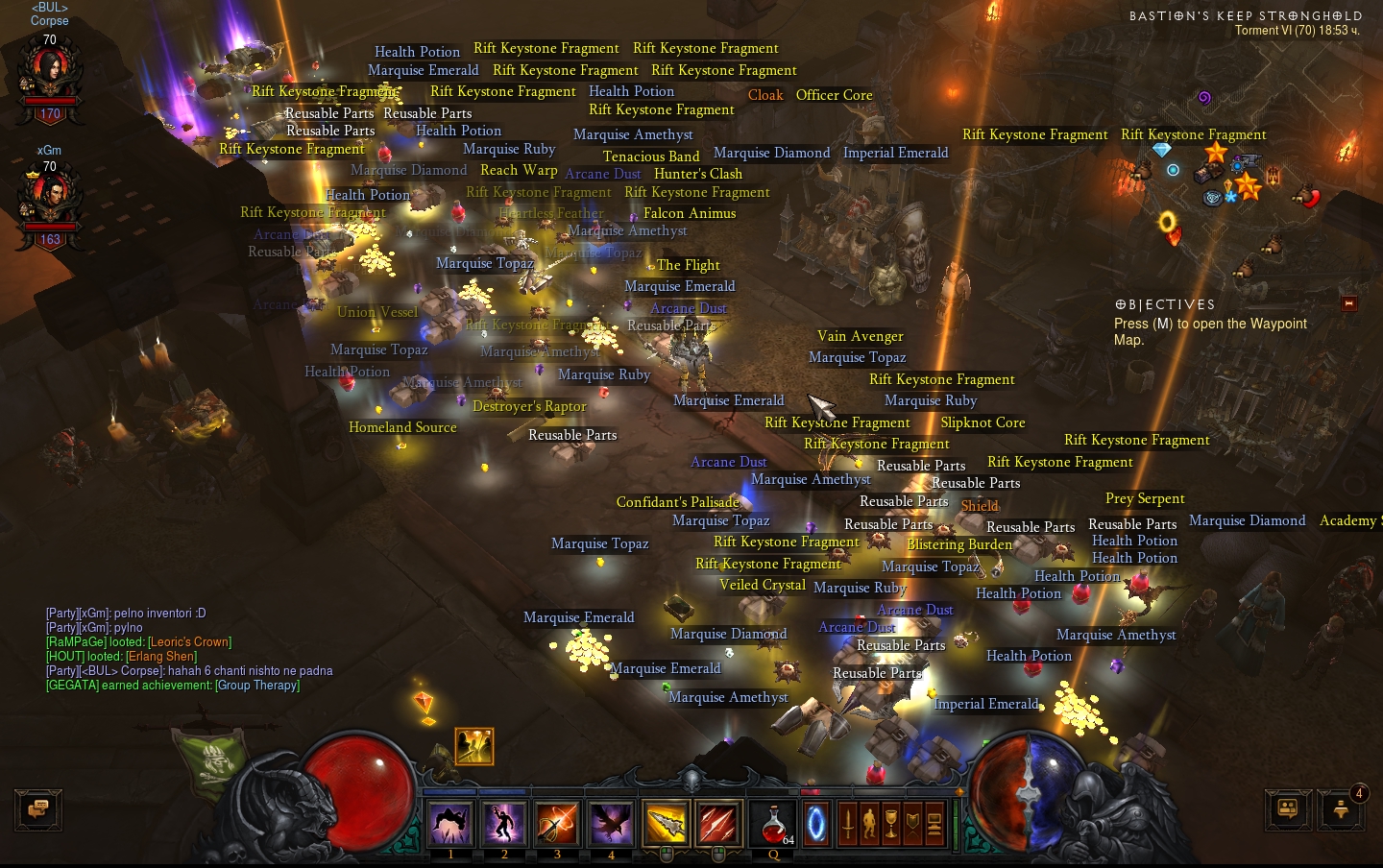Activate the Vault skill in slot 1

450,823
